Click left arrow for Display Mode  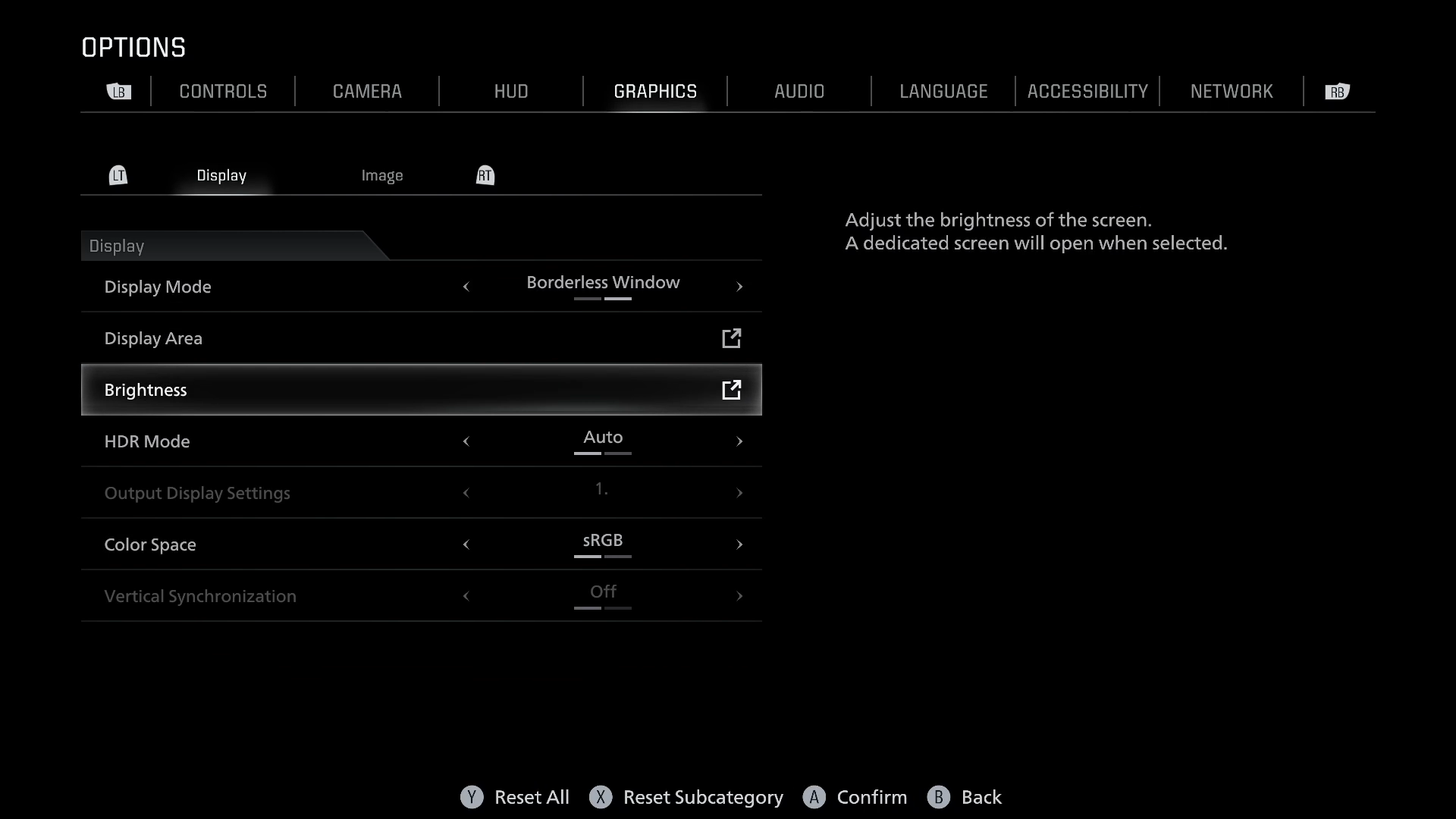466,287
